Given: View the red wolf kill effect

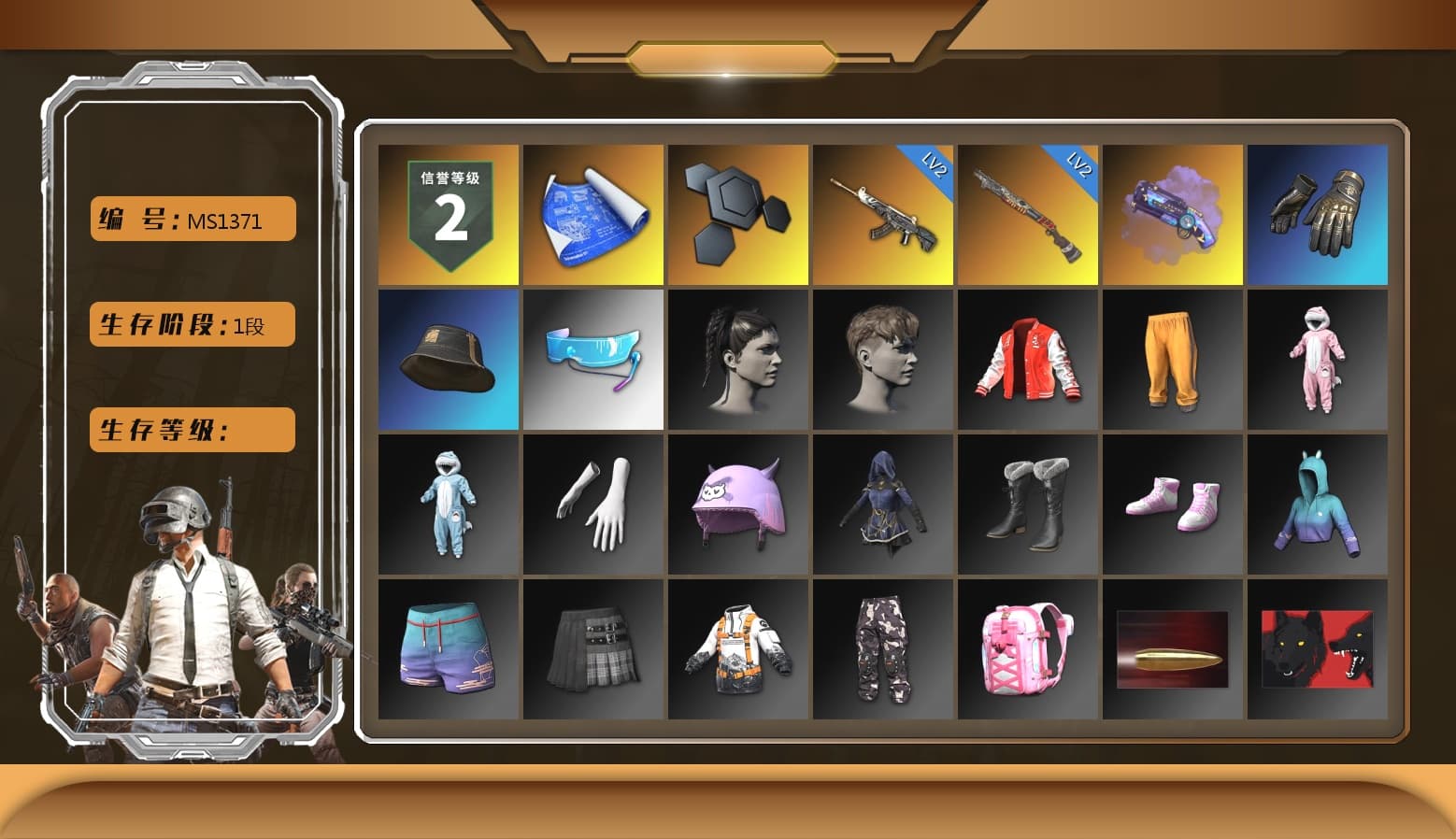Looking at the screenshot, I should [1317, 649].
